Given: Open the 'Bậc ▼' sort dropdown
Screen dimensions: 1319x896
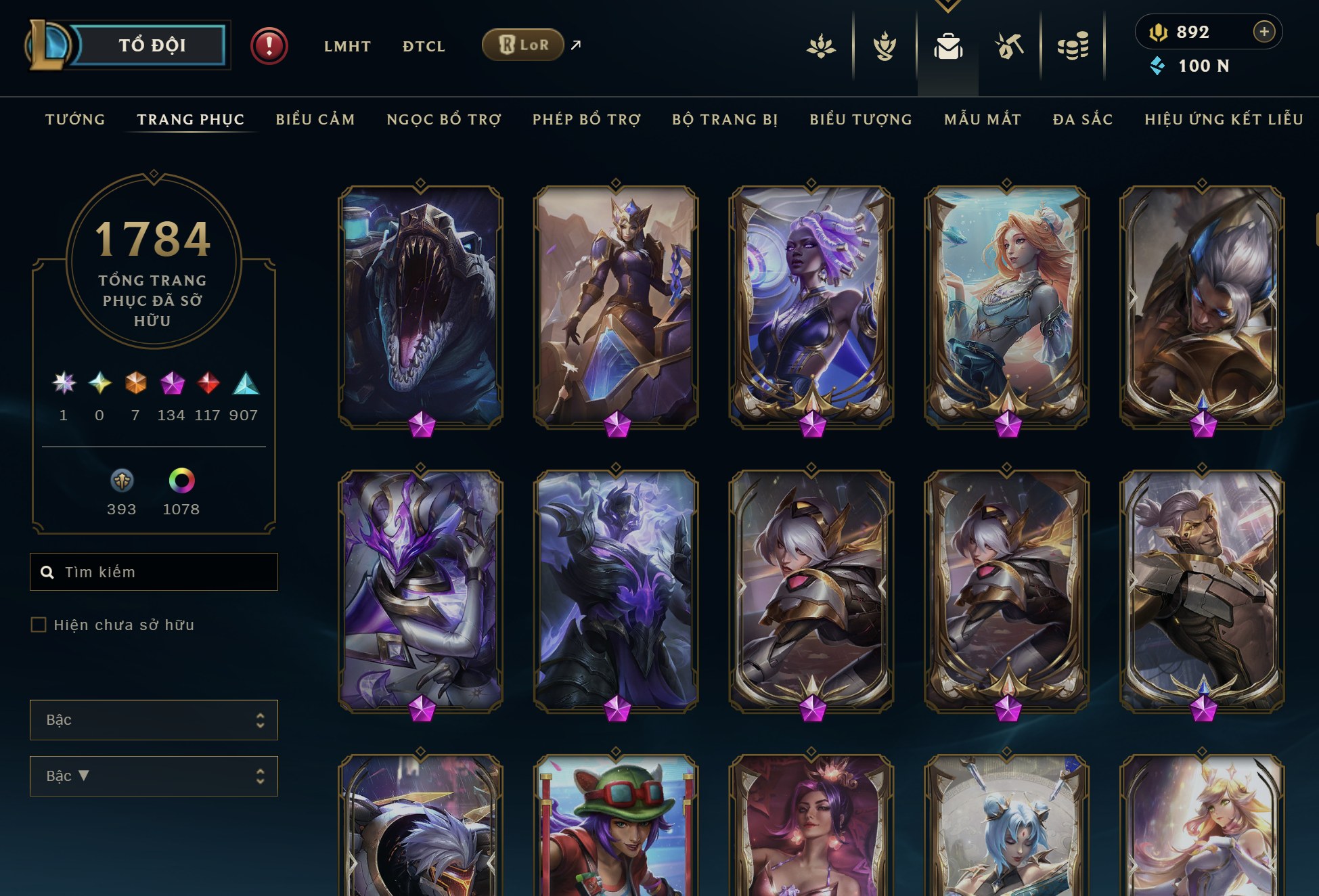Looking at the screenshot, I should [x=154, y=776].
